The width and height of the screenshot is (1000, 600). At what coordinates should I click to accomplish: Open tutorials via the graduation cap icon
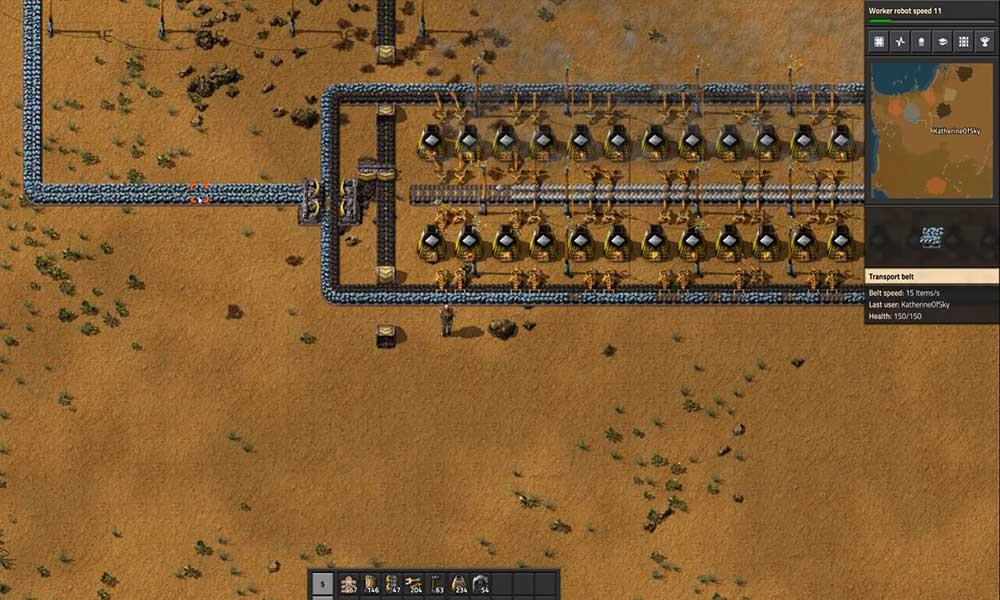(942, 41)
